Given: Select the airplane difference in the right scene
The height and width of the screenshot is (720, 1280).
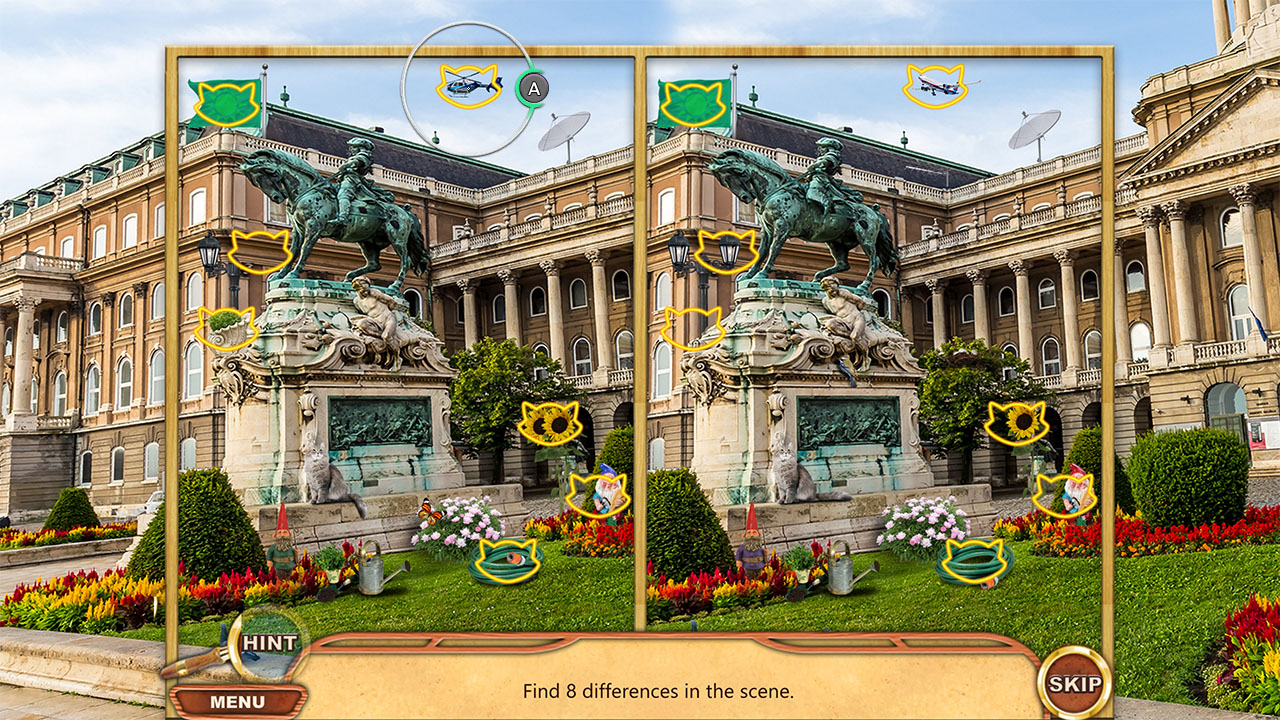Looking at the screenshot, I should pyautogui.click(x=934, y=87).
